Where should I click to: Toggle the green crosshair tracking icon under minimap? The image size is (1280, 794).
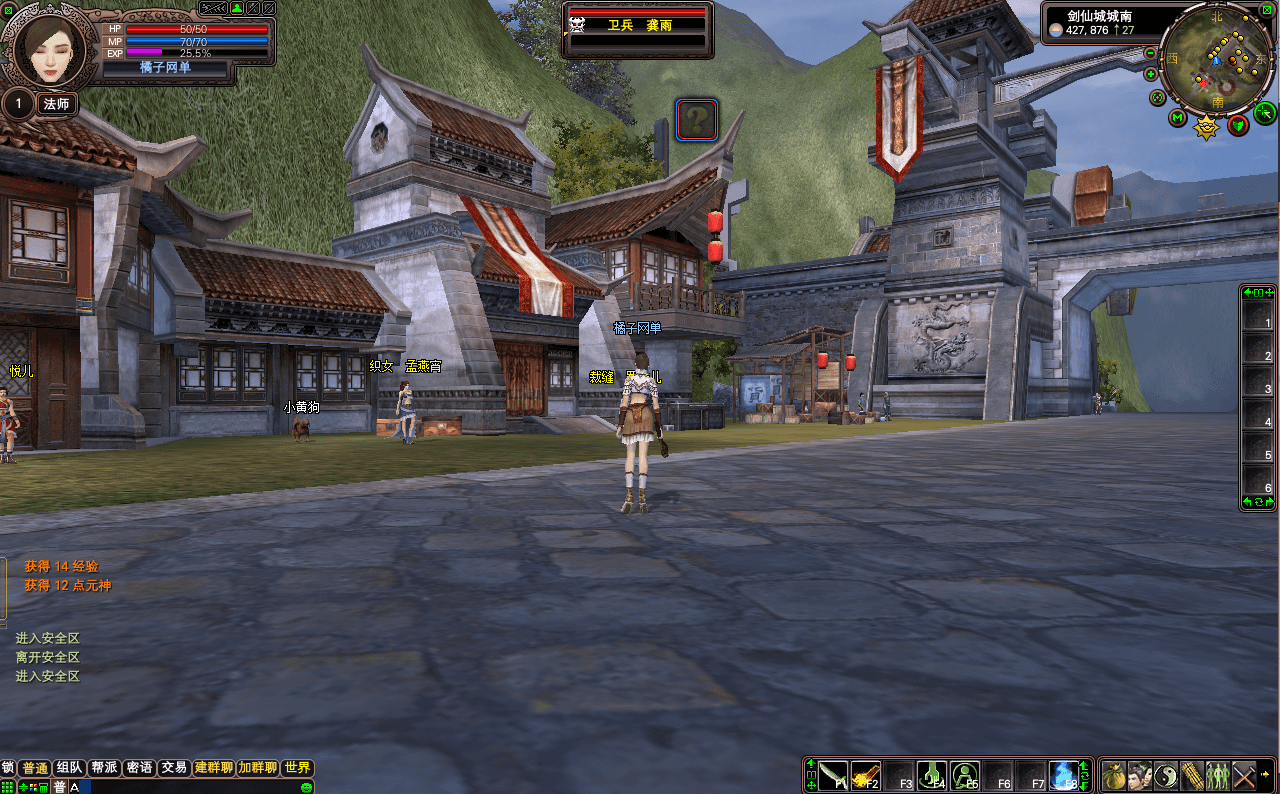pos(1264,113)
